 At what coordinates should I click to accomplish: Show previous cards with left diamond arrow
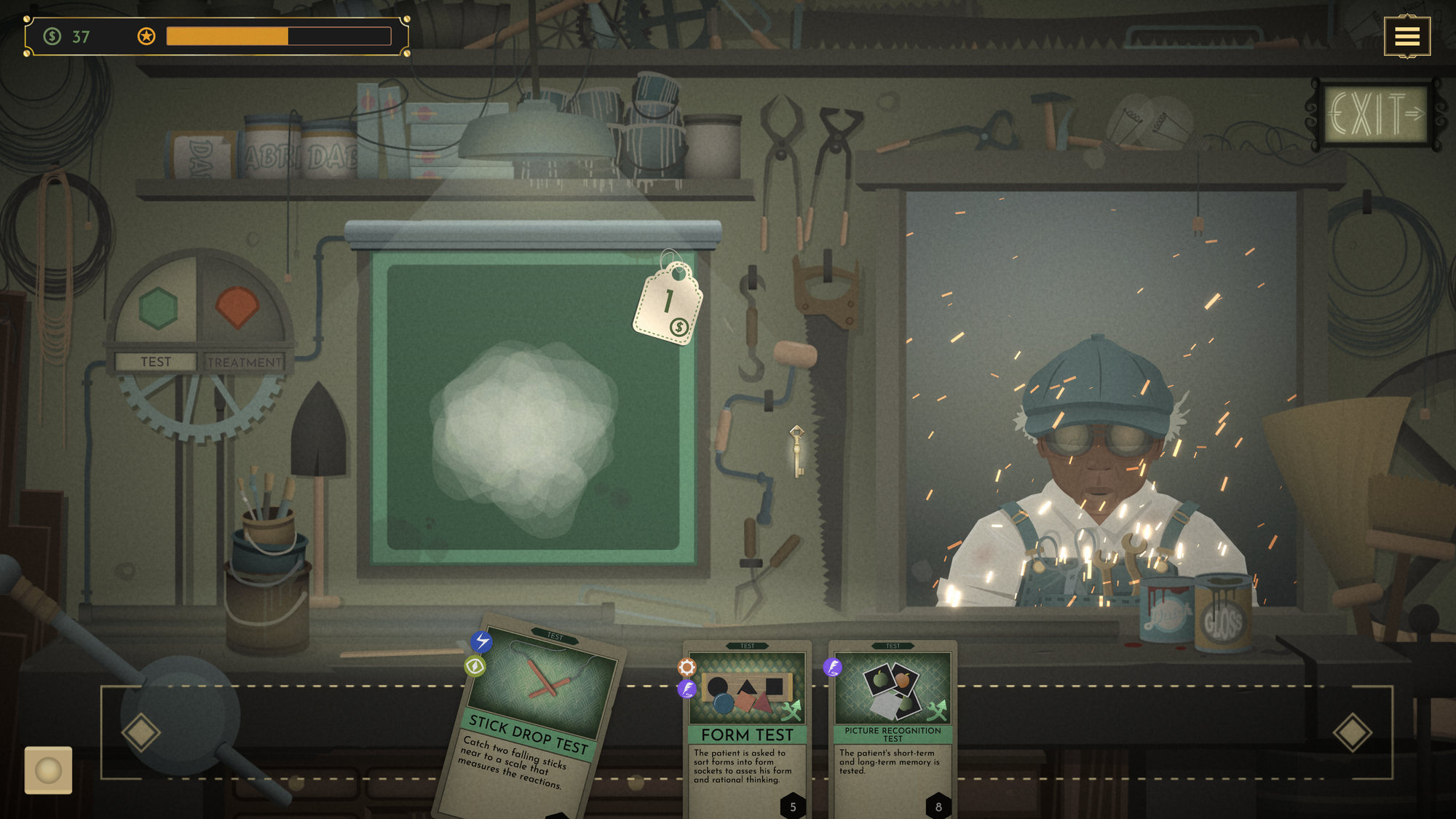tap(141, 732)
